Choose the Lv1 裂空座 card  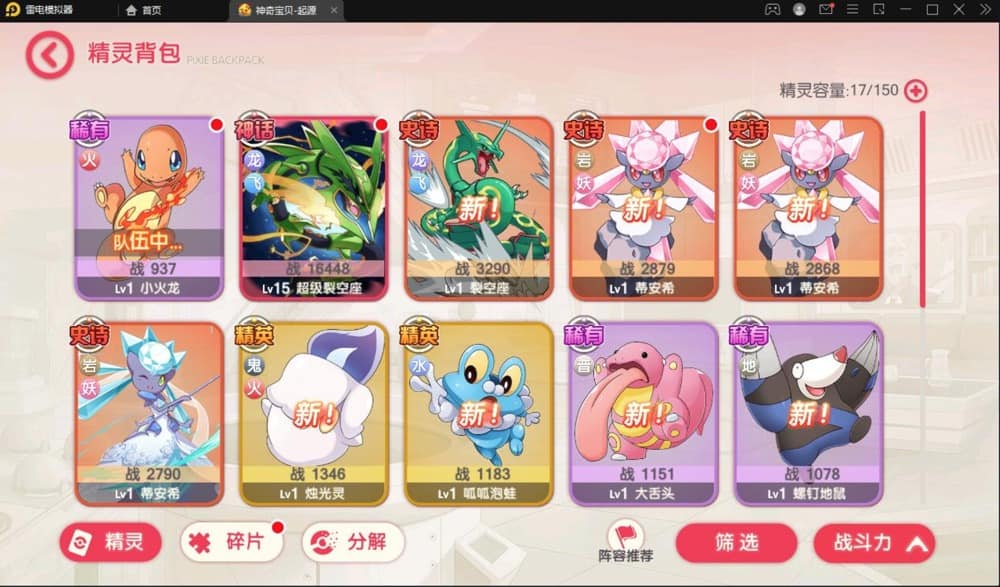pos(478,209)
